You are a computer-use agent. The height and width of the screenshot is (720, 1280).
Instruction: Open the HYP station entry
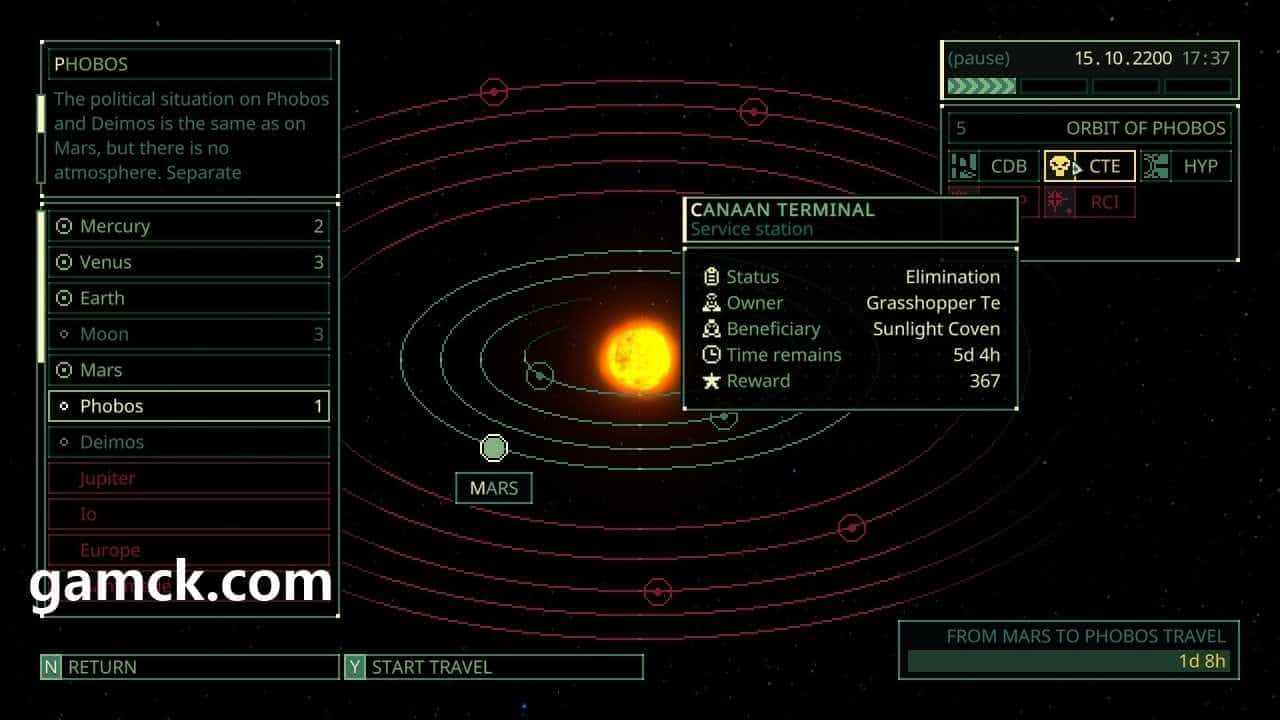1186,167
